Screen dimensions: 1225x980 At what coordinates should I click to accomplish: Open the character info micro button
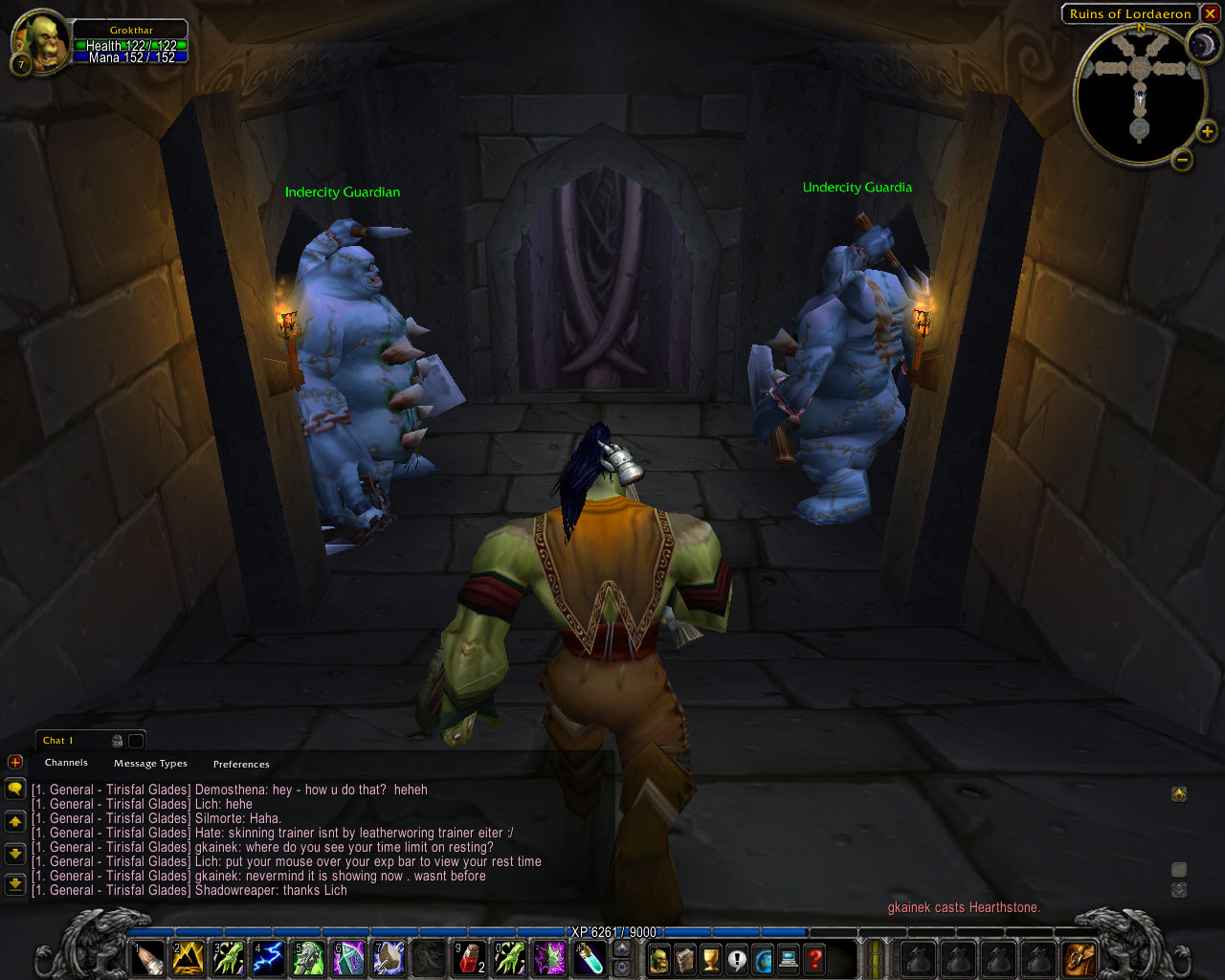pos(659,958)
